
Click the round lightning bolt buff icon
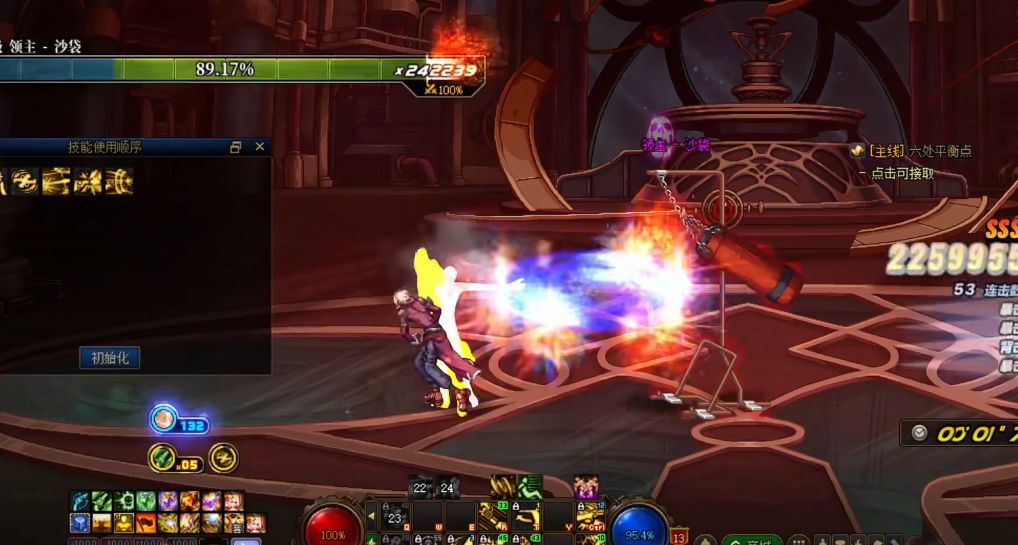pos(223,457)
